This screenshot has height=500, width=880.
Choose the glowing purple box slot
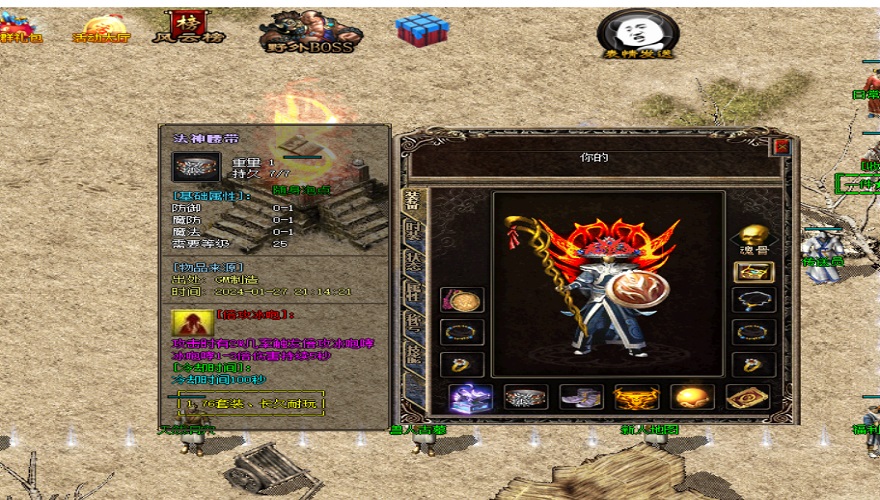[469, 398]
